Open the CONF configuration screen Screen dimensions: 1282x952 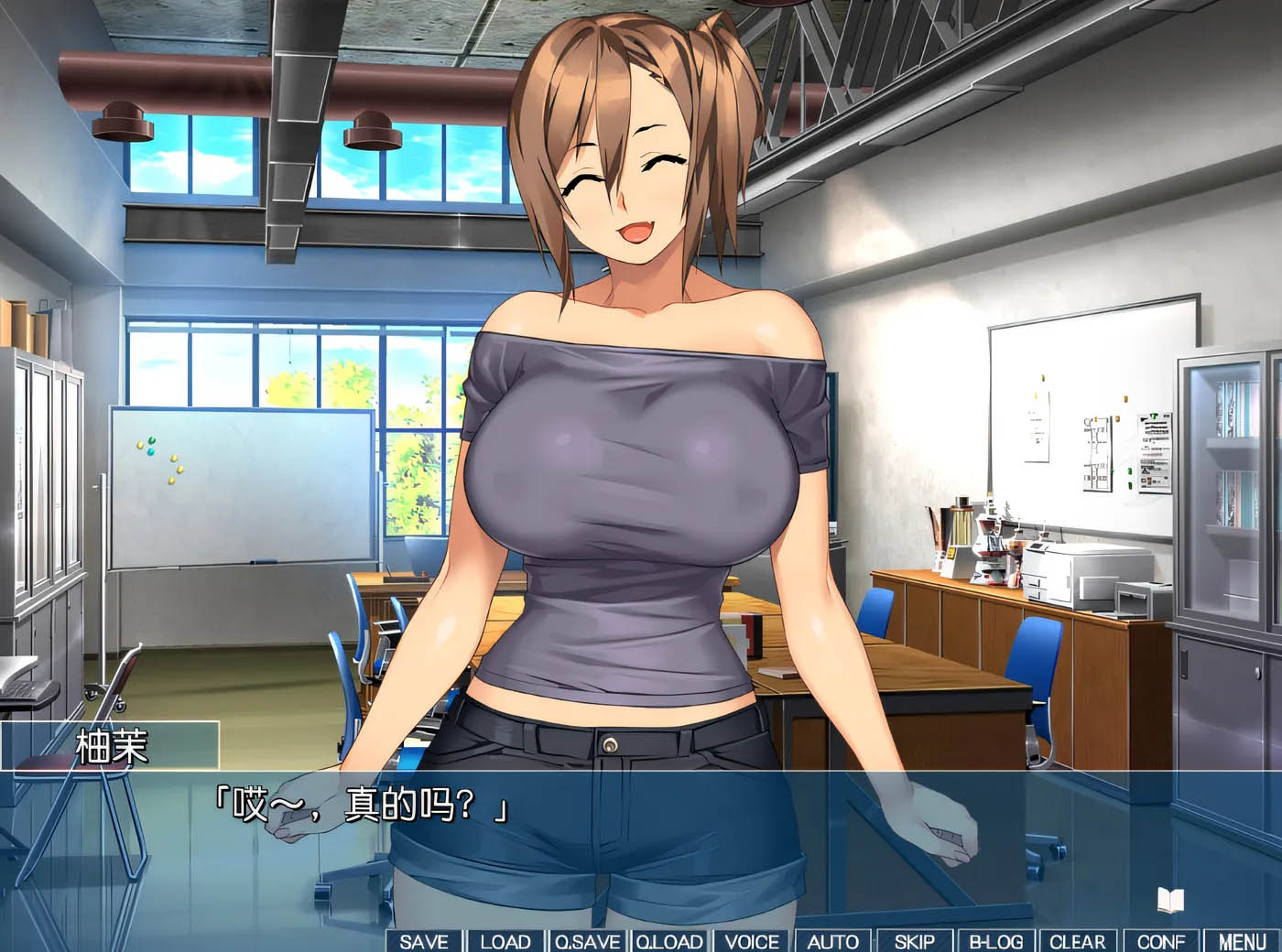[x=1160, y=941]
